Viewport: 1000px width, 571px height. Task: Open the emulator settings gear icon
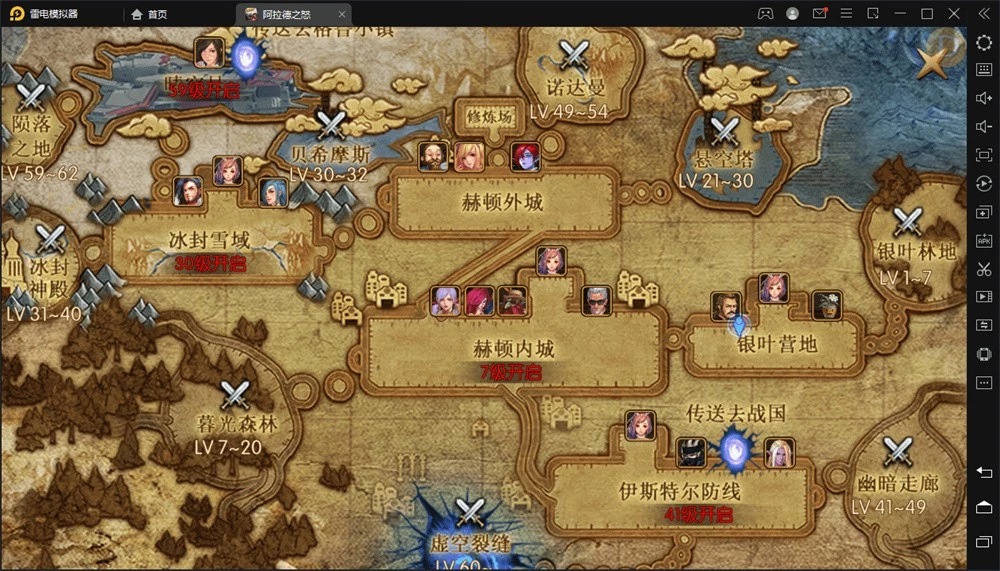(x=983, y=42)
